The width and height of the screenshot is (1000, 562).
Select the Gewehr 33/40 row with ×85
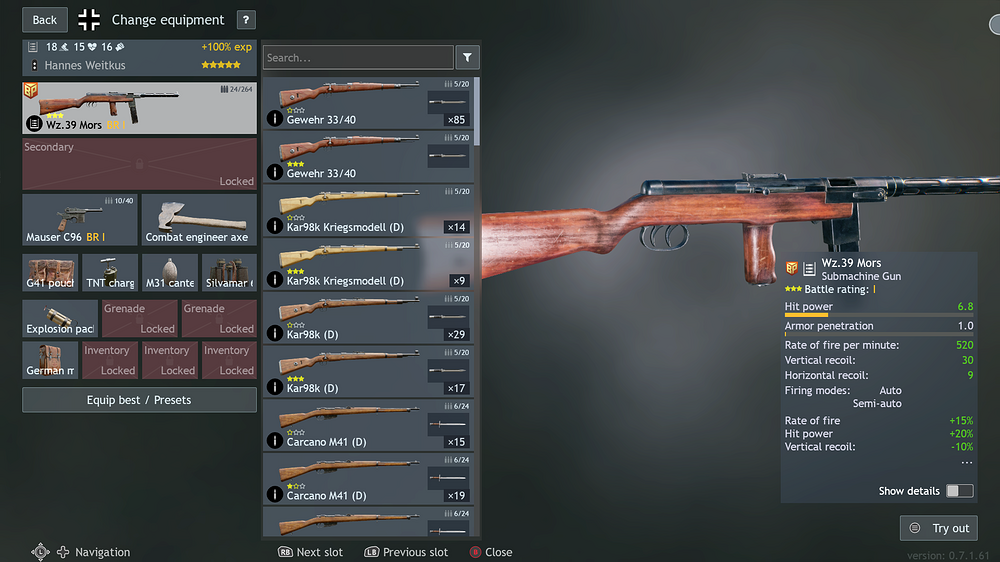[370, 104]
